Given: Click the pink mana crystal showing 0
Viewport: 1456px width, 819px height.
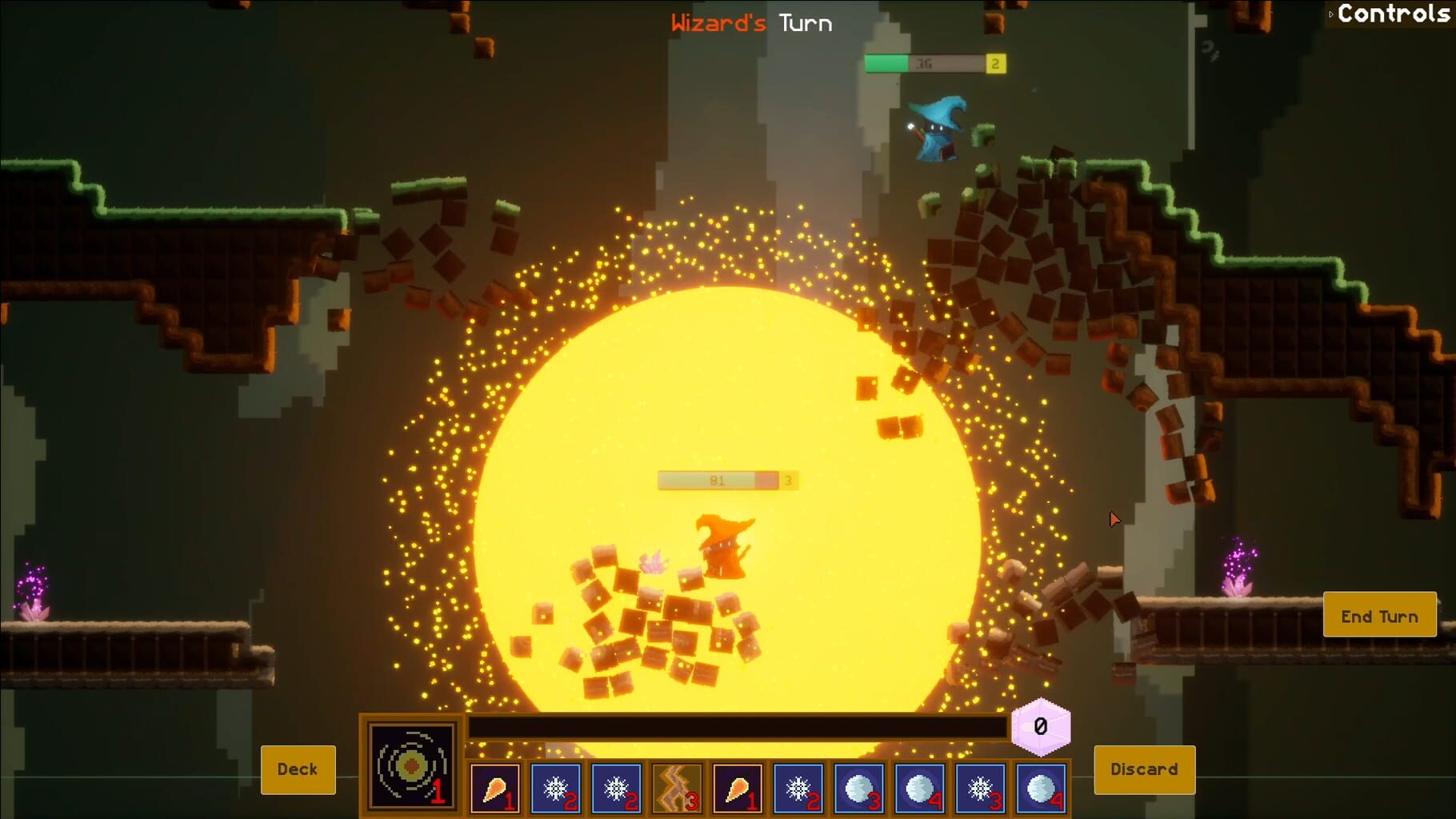Looking at the screenshot, I should click(1040, 728).
